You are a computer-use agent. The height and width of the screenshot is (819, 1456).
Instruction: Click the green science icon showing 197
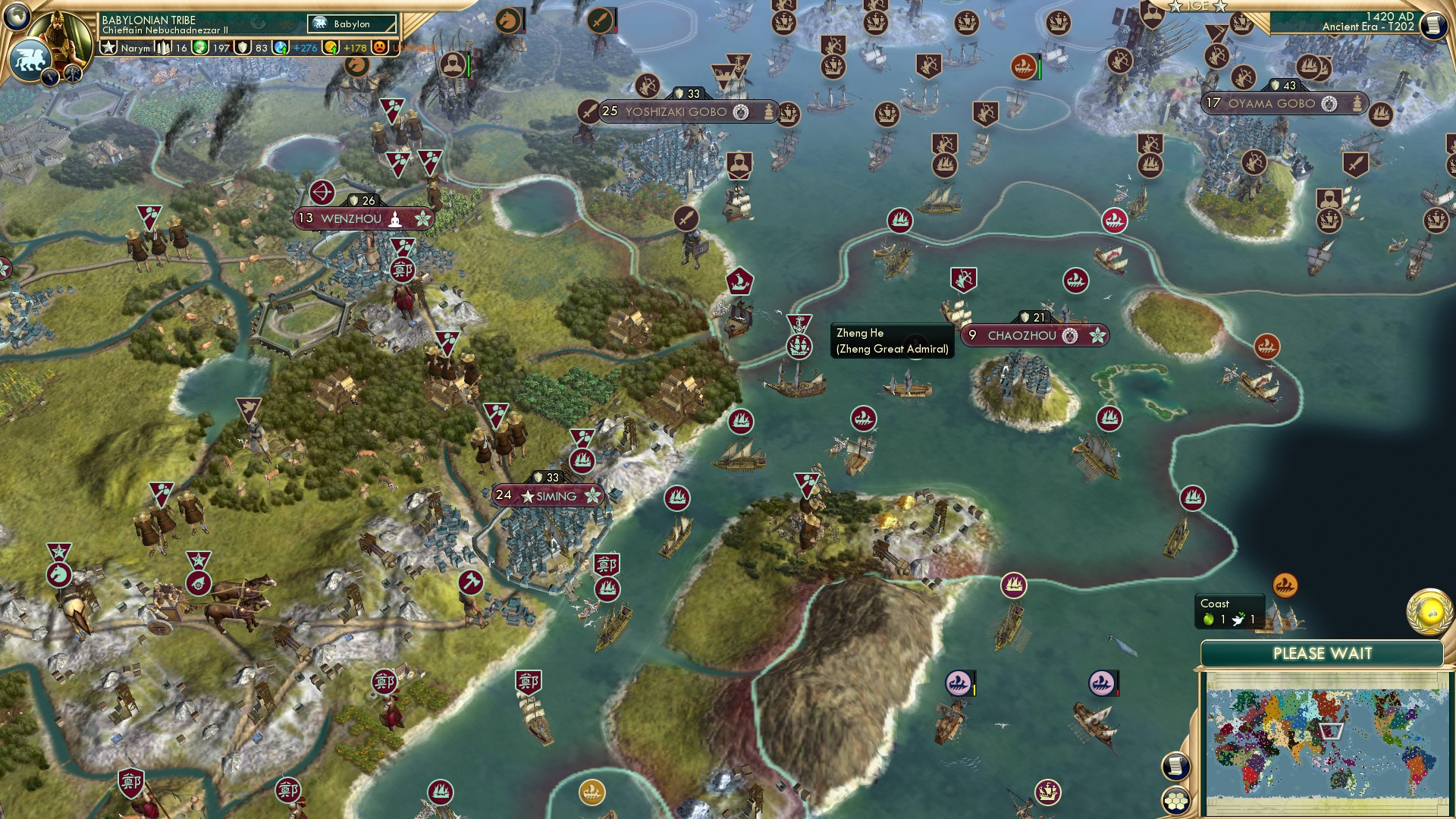199,47
